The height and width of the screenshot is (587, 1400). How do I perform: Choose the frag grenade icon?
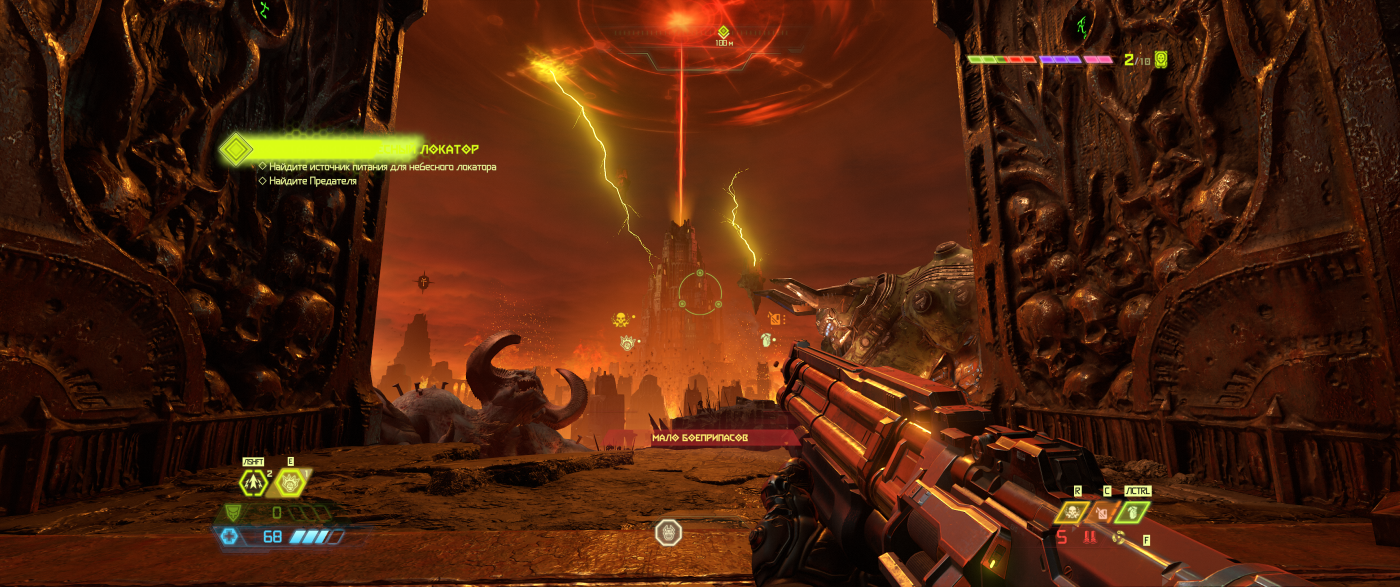[x=1132, y=512]
